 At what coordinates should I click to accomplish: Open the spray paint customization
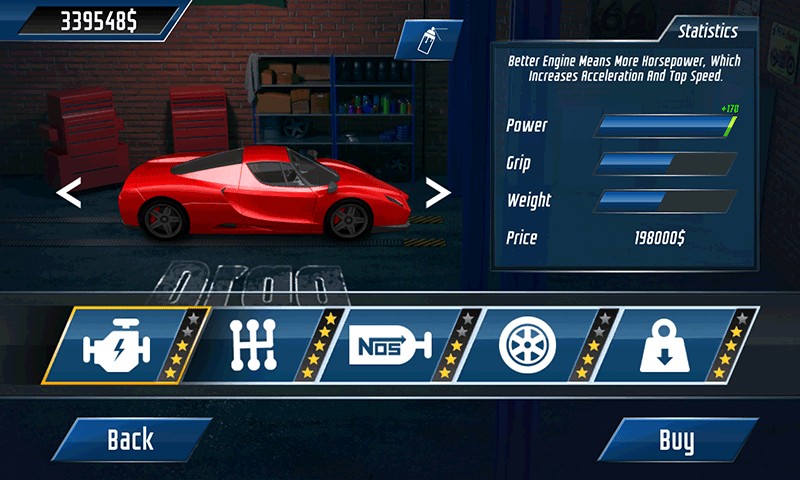427,41
